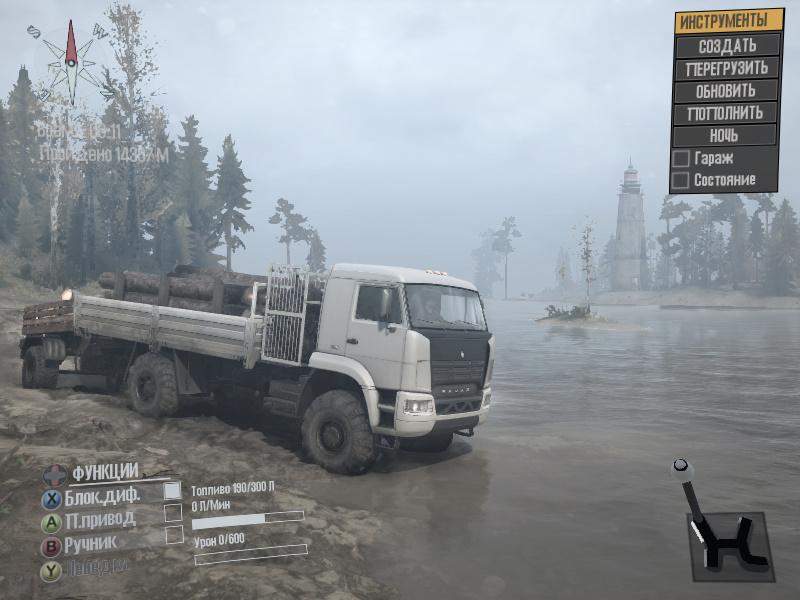
Task: Click the Обновить button
Action: coord(727,91)
